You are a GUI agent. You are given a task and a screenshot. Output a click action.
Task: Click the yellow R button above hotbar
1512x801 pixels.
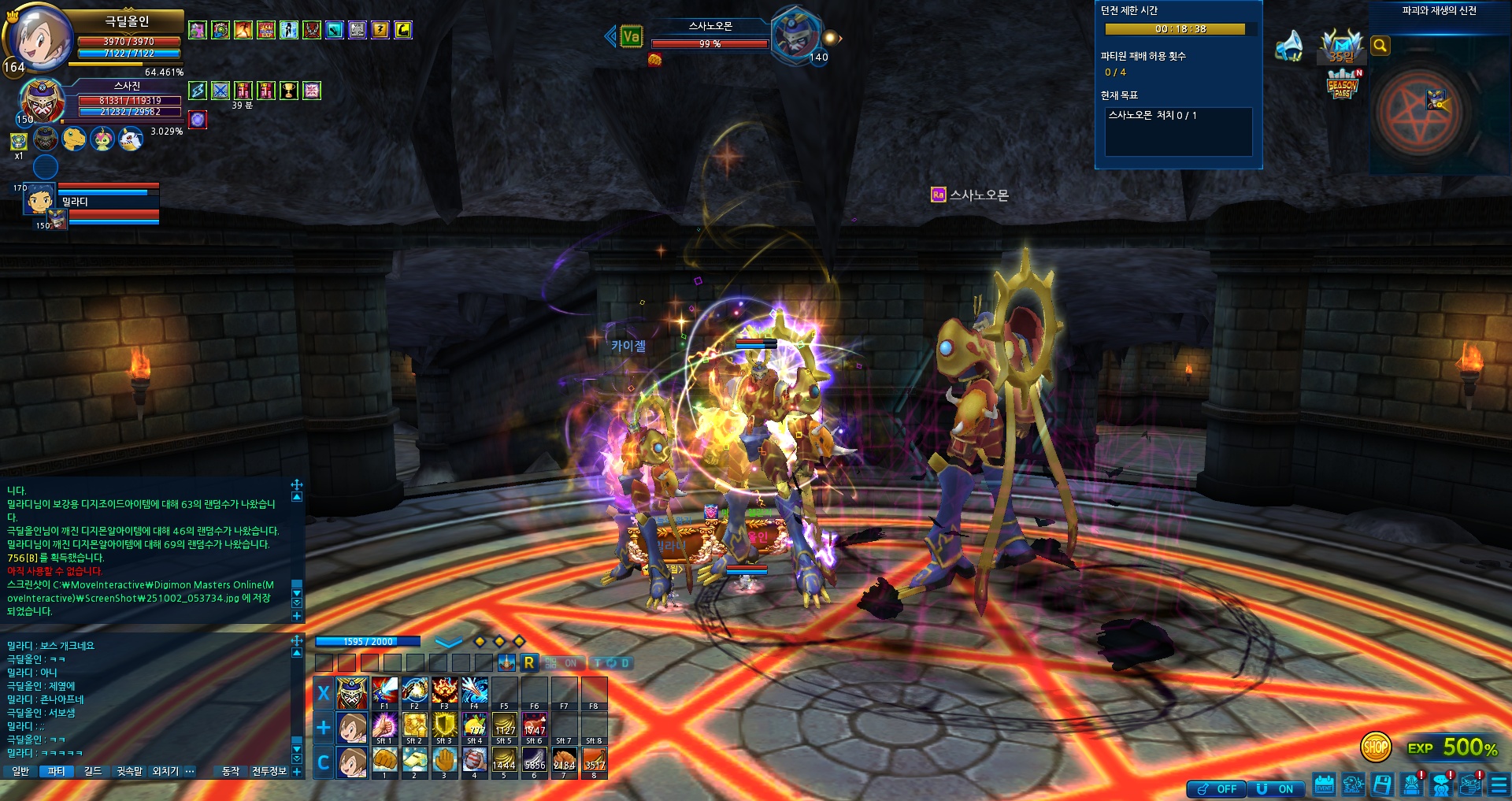[x=529, y=662]
